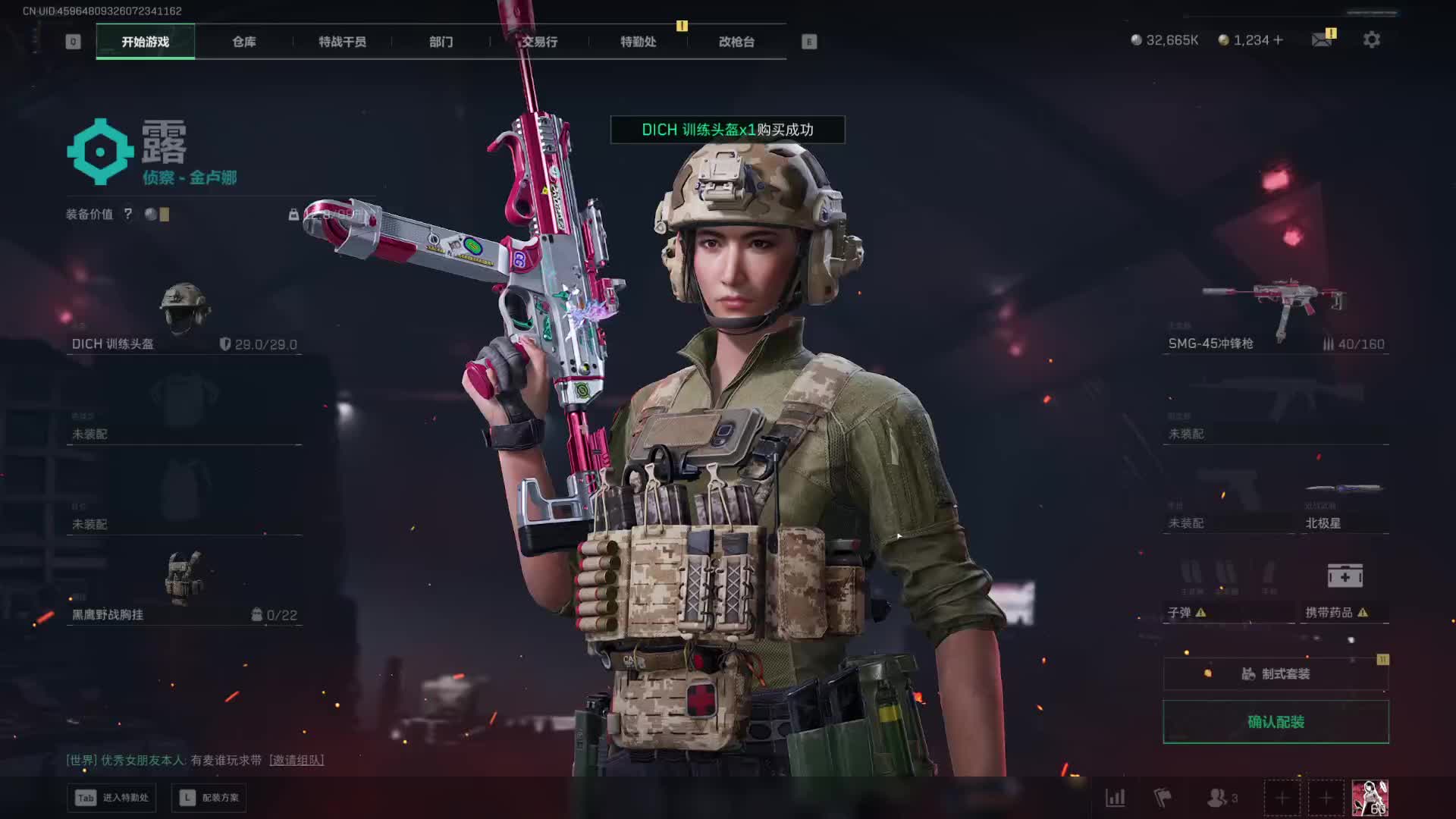Click the 邀请组队 invite link in chat

(x=297, y=760)
